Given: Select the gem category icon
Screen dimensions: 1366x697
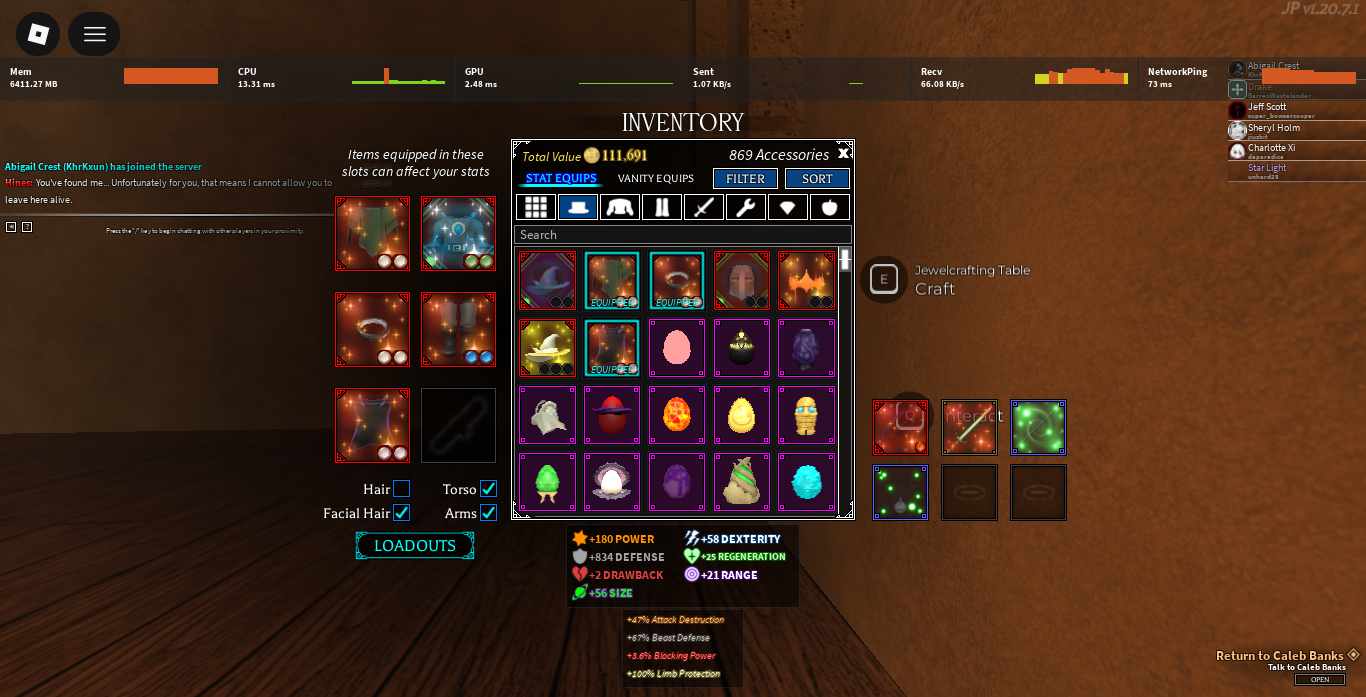Looking at the screenshot, I should (788, 207).
